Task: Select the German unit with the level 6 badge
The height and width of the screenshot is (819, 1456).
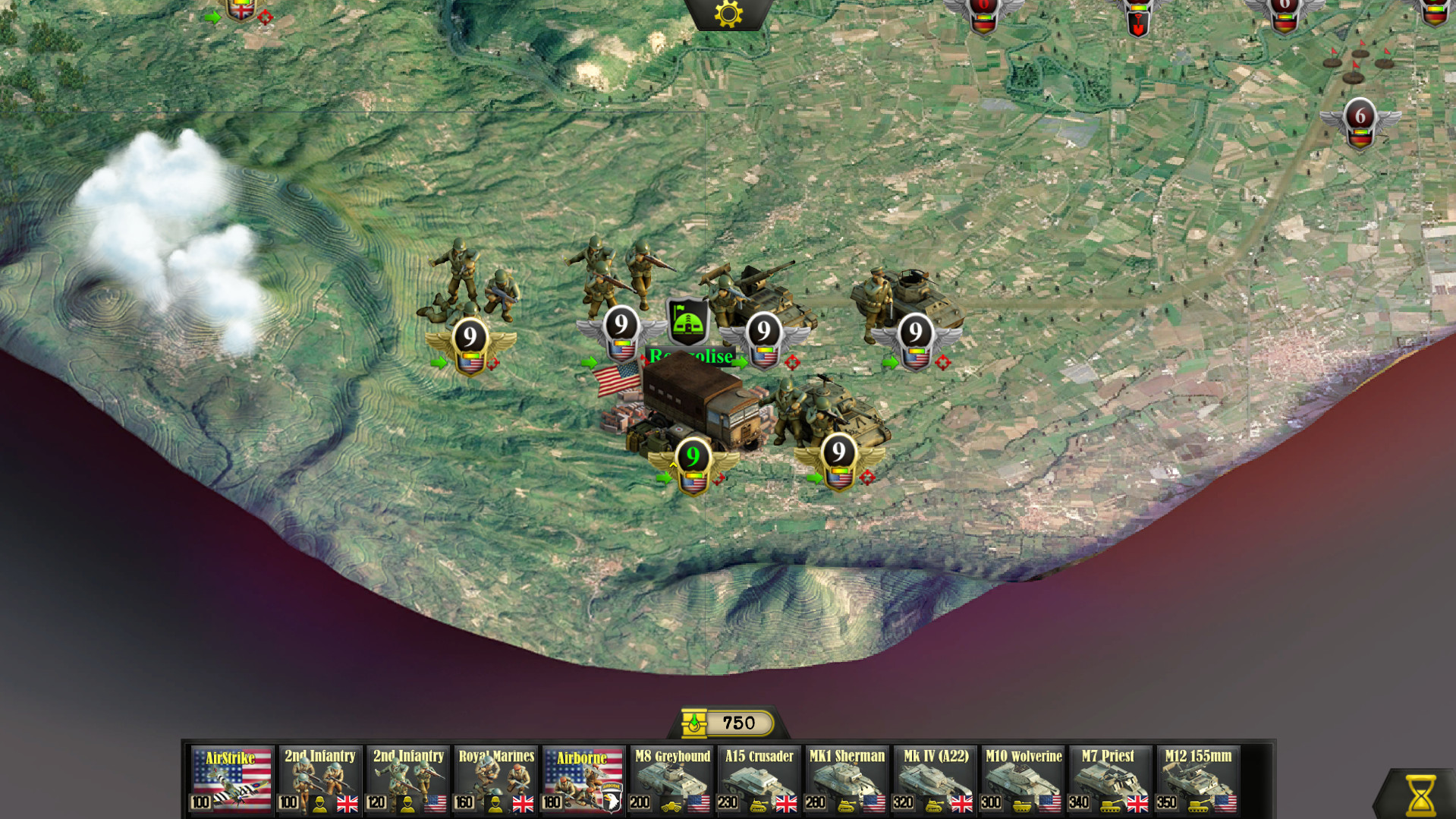Action: point(1358,118)
